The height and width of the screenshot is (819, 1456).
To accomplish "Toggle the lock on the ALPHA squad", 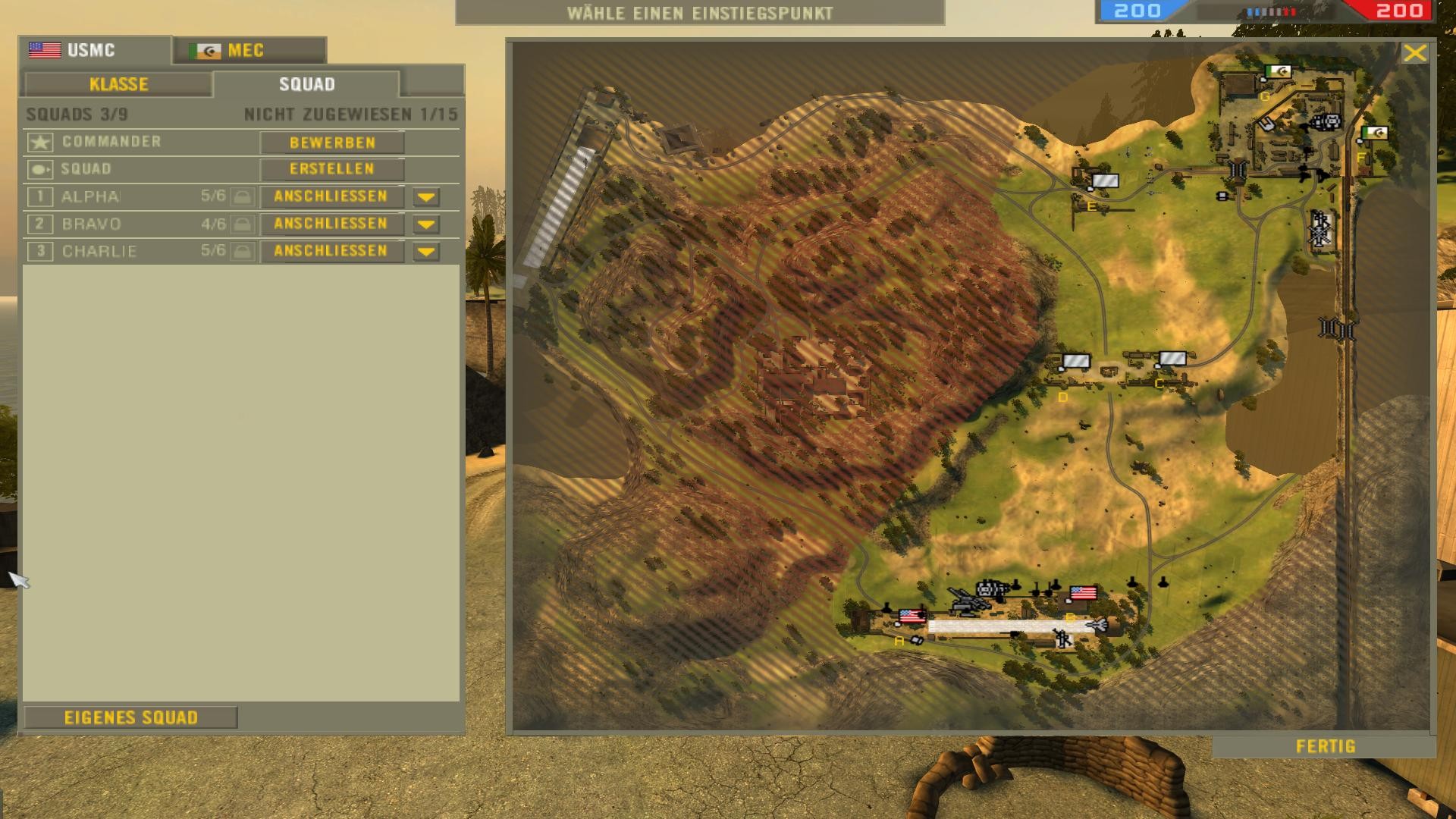I will [240, 196].
